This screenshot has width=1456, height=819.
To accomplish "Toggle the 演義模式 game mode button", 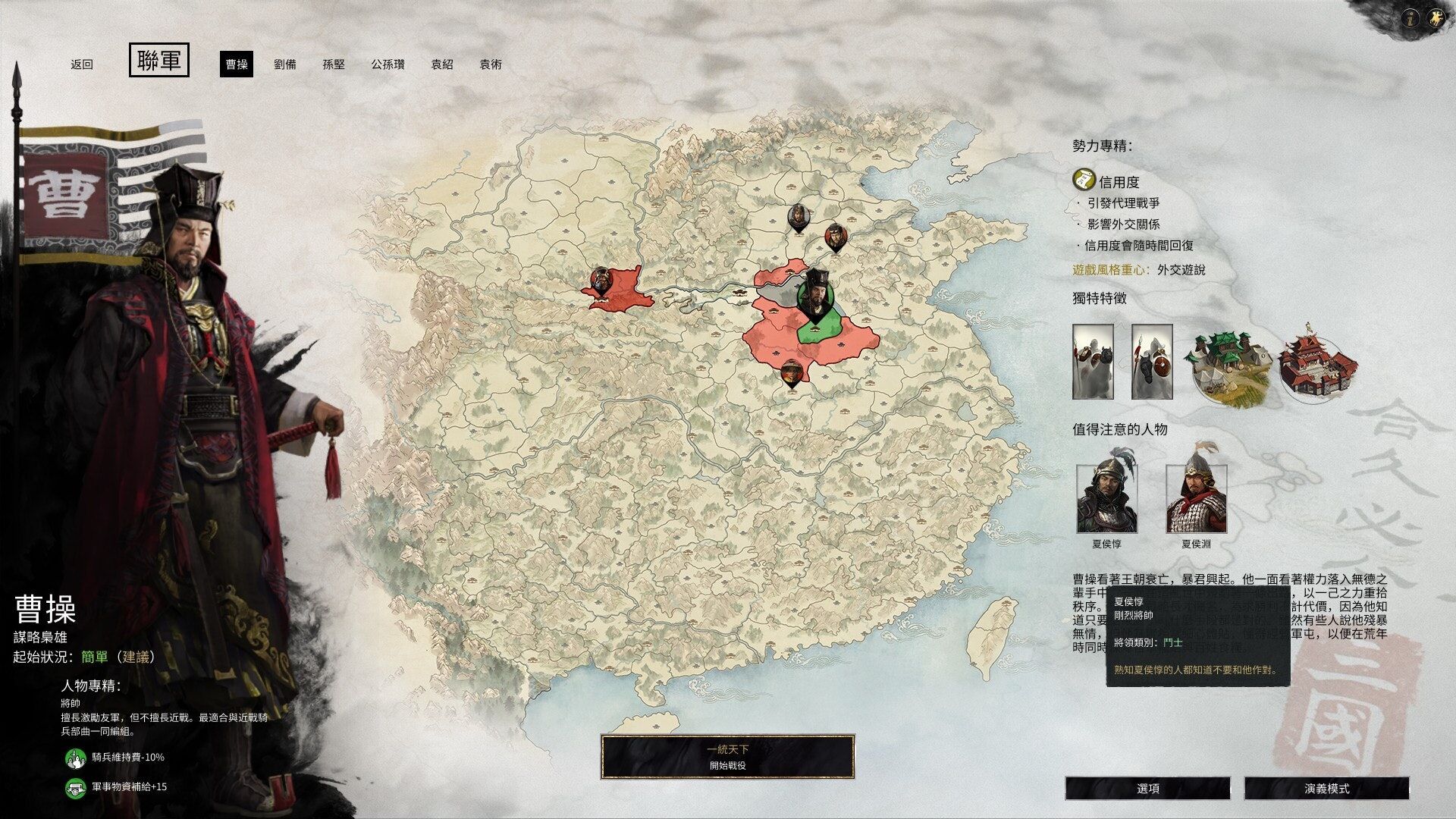I will tap(1326, 789).
